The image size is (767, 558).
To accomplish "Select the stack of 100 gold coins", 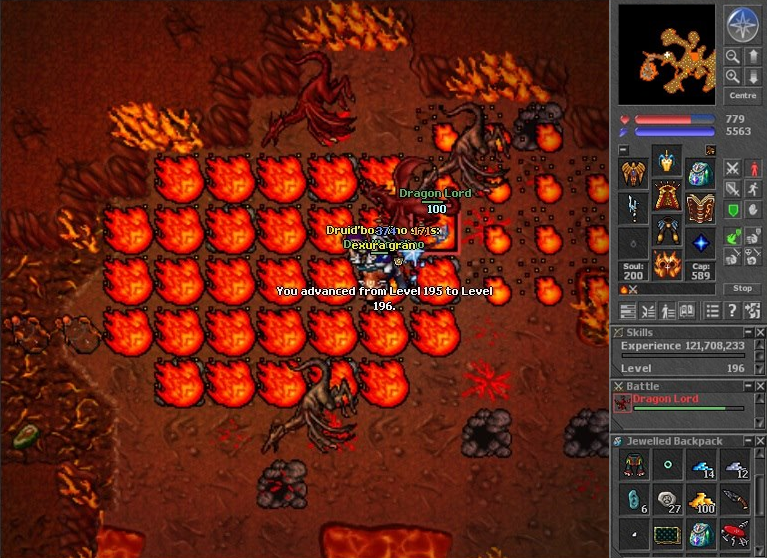I will coord(700,499).
